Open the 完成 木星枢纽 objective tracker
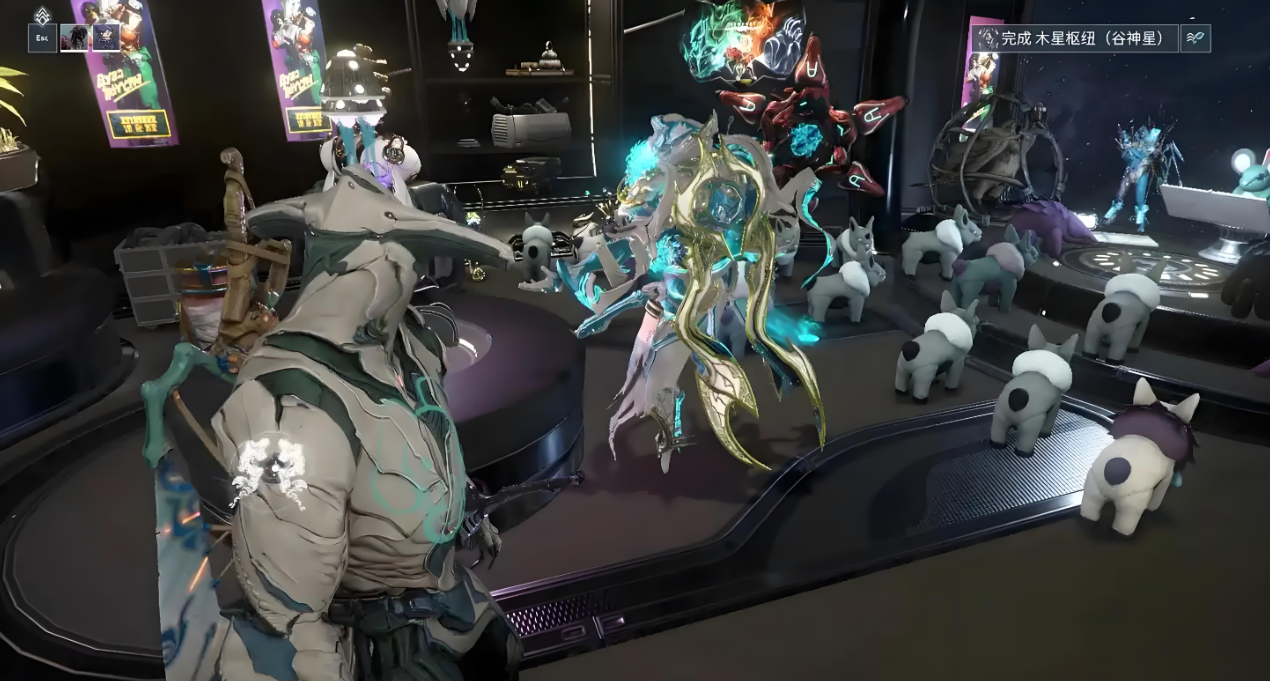This screenshot has width=1270, height=681. pyautogui.click(x=1074, y=38)
